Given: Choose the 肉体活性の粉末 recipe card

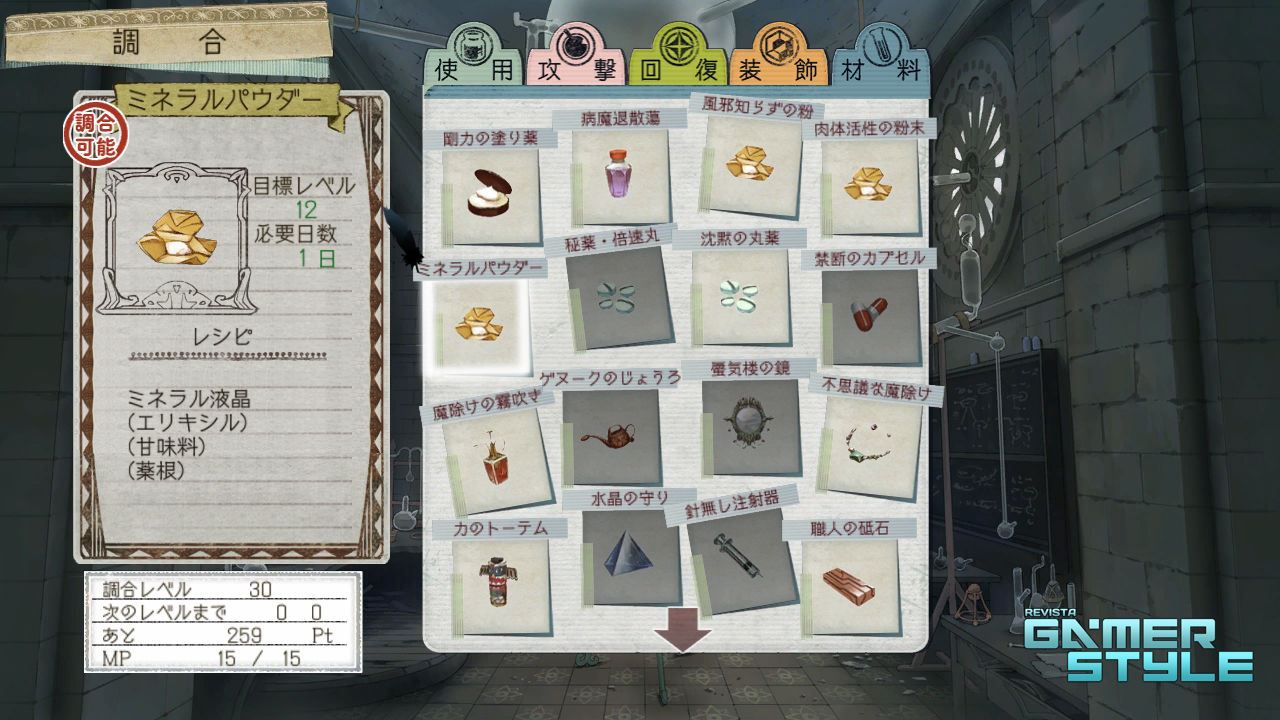Looking at the screenshot, I should click(x=868, y=186).
